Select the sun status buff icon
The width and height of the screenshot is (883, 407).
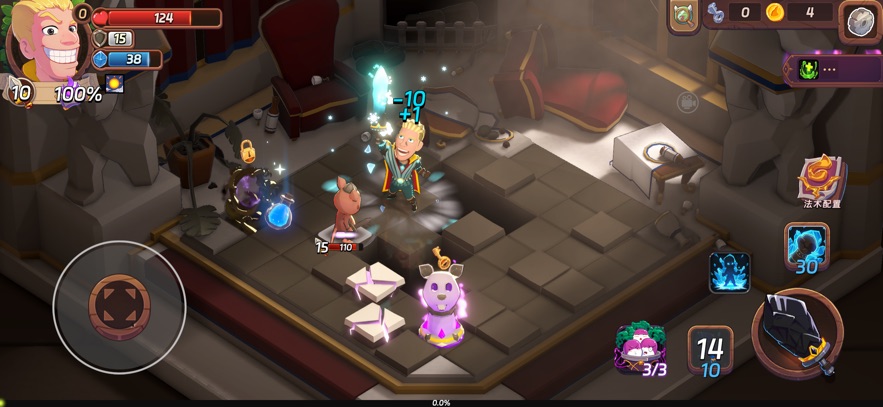[115, 84]
